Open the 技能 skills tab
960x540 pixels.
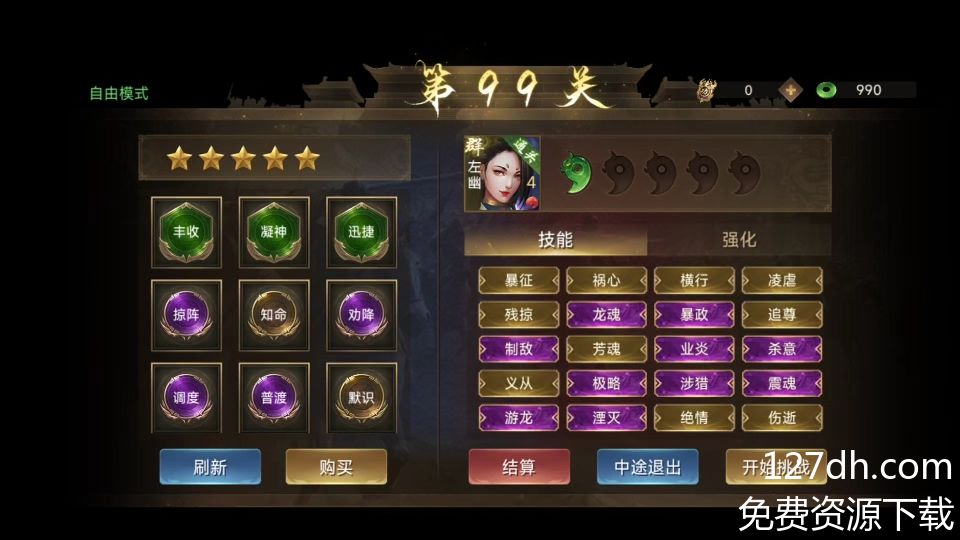tap(556, 240)
